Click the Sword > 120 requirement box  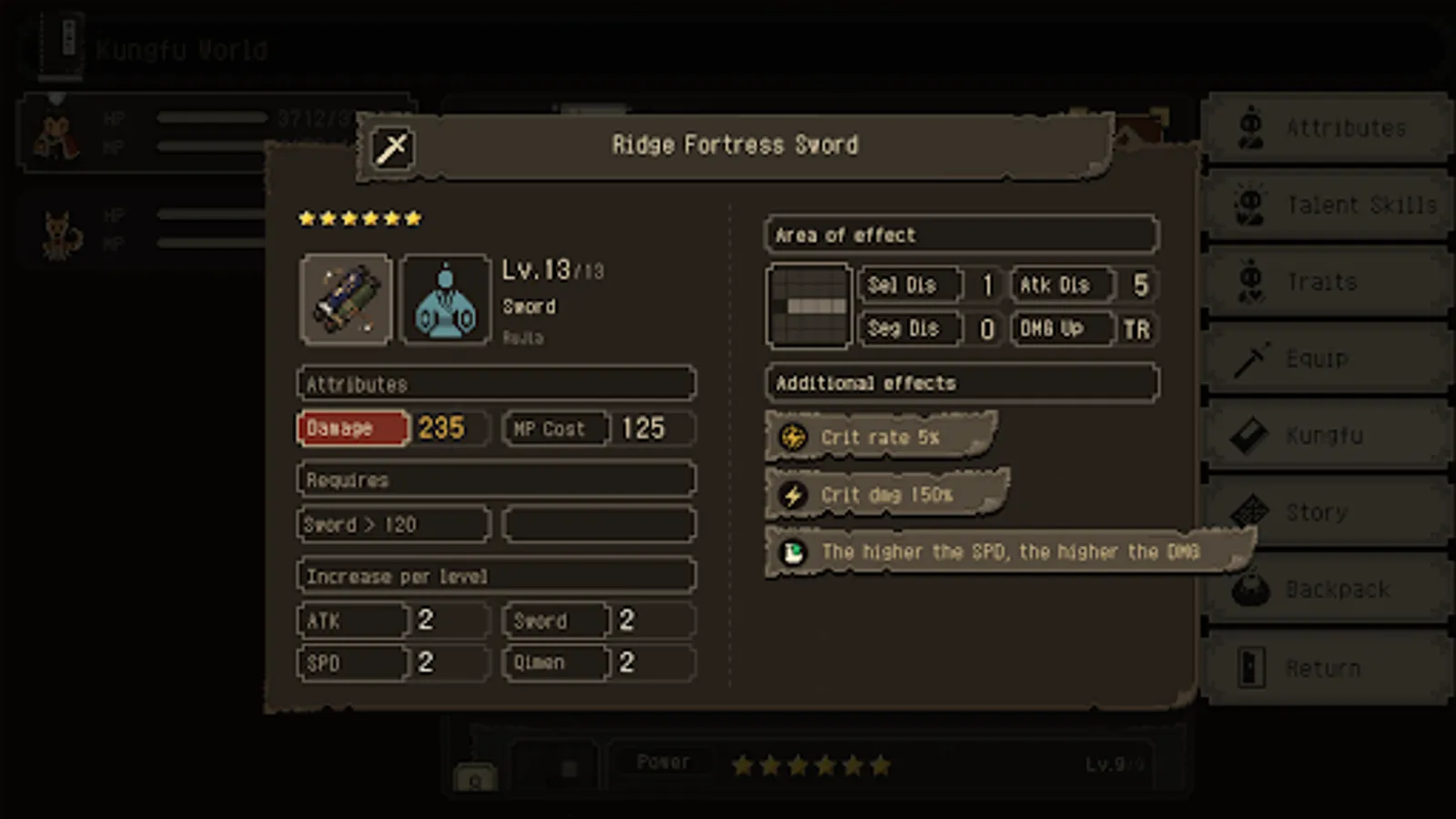point(393,524)
